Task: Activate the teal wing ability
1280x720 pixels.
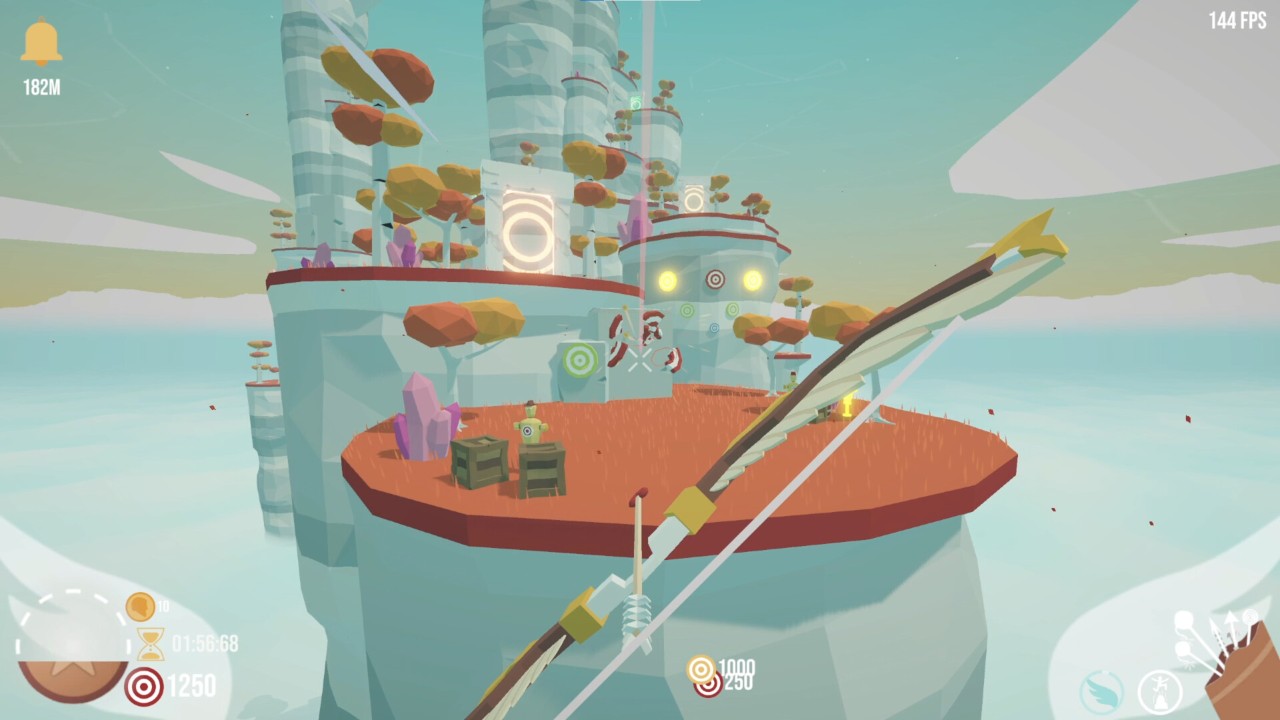Action: pyautogui.click(x=1102, y=691)
